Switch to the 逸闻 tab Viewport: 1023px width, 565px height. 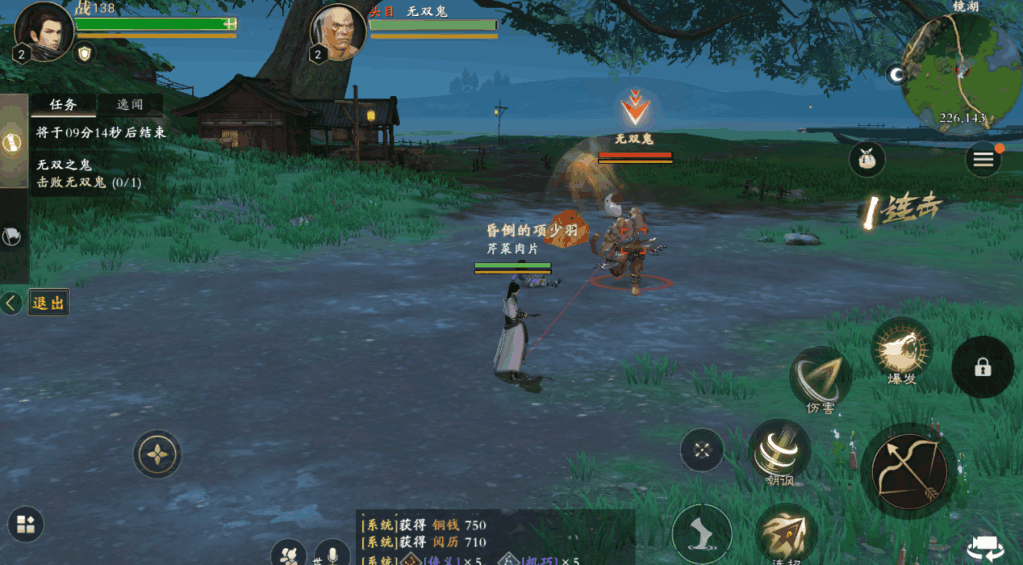tap(130, 104)
